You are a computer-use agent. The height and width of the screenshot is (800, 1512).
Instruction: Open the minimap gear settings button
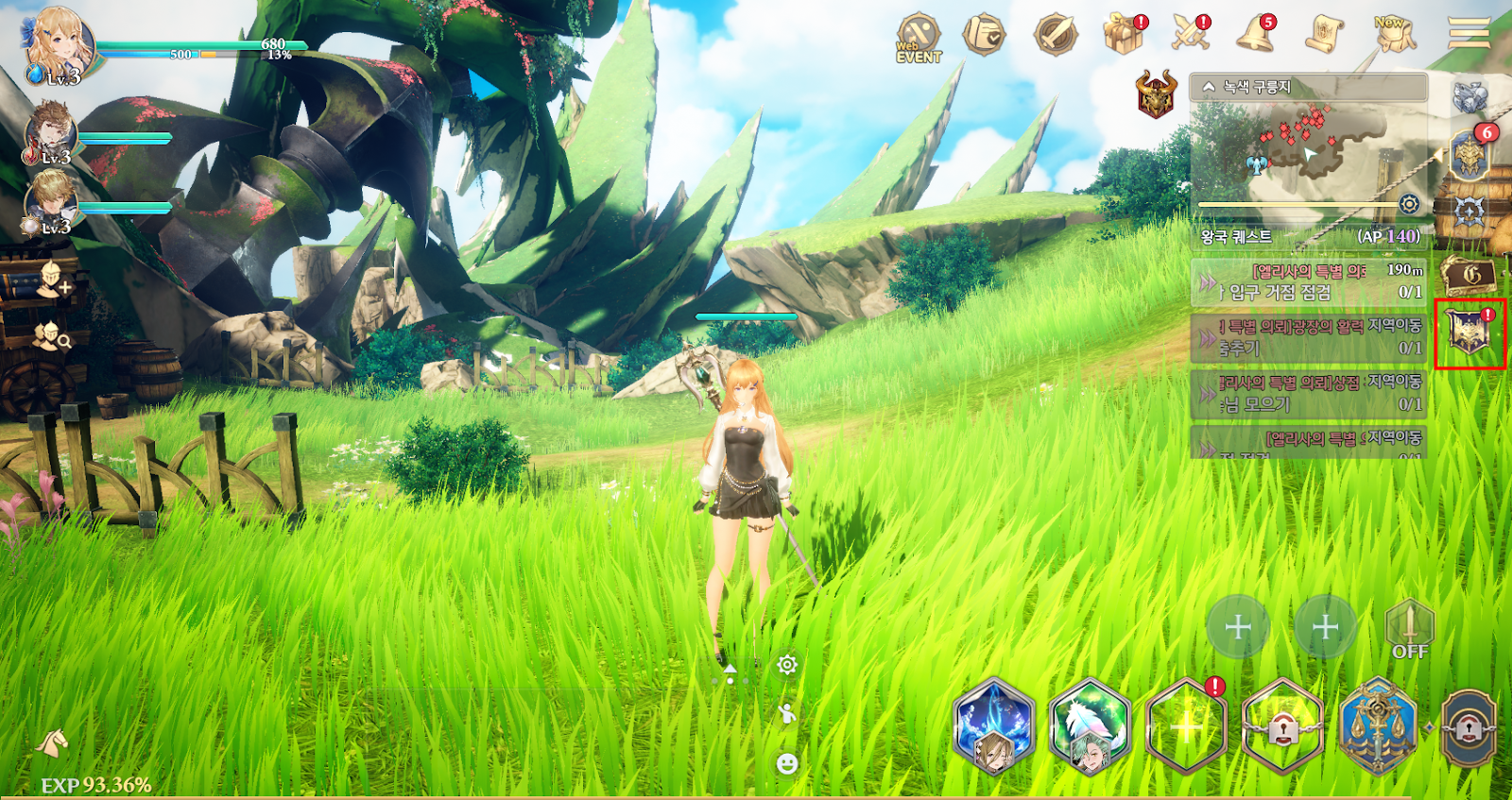[x=1409, y=204]
